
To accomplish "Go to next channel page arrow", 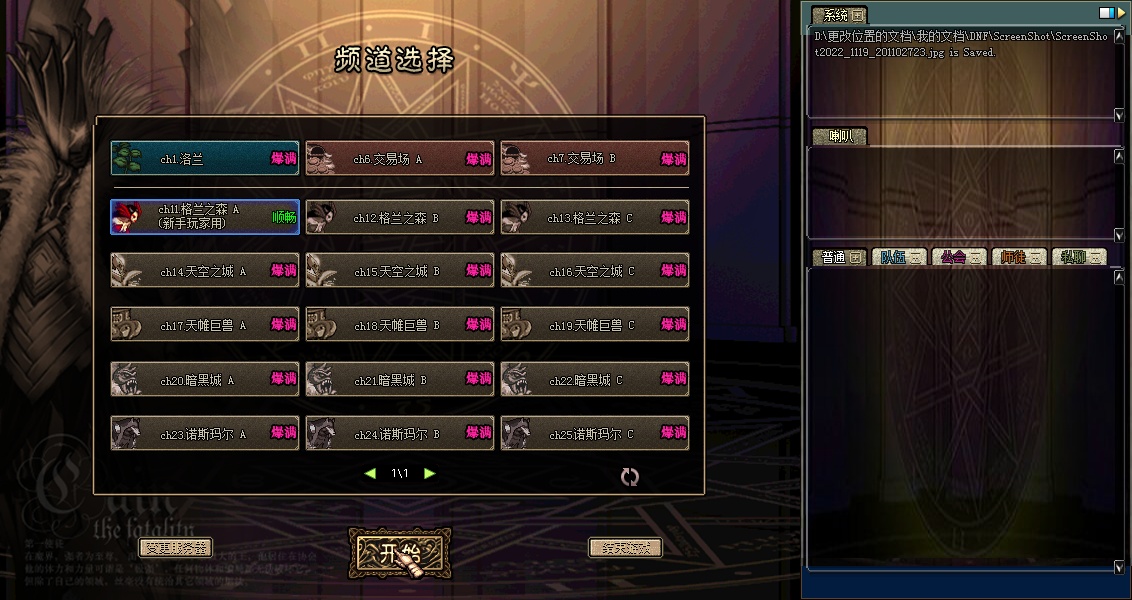I will click(x=430, y=473).
